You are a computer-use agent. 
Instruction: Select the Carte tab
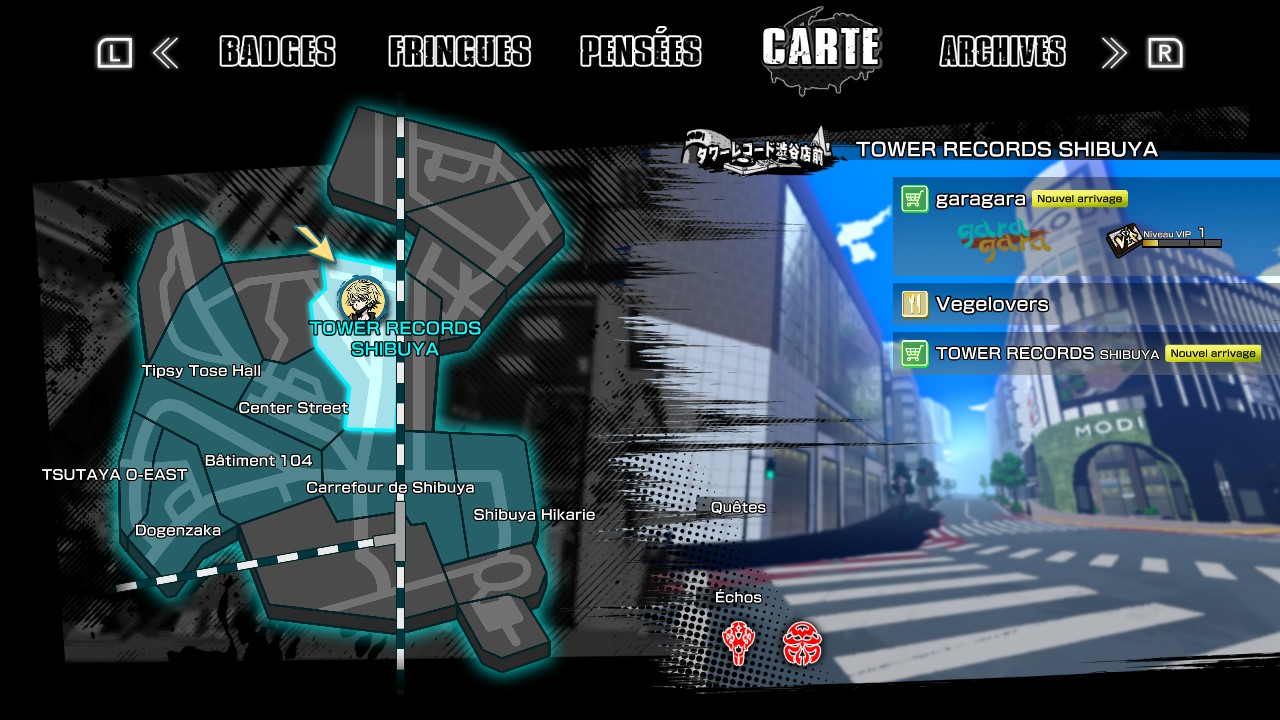(x=821, y=47)
